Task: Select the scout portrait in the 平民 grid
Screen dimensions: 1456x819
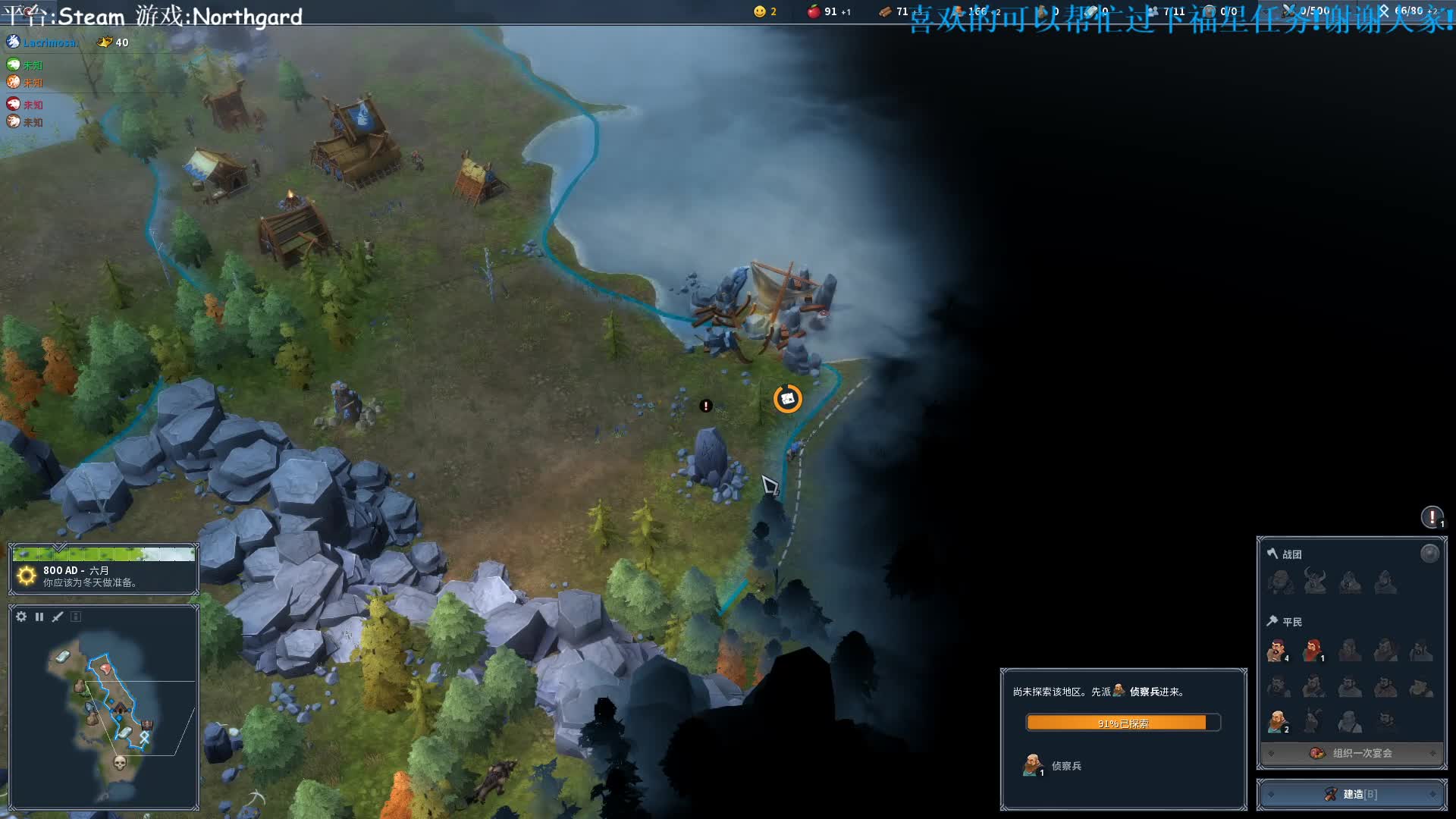Action: click(1277, 721)
